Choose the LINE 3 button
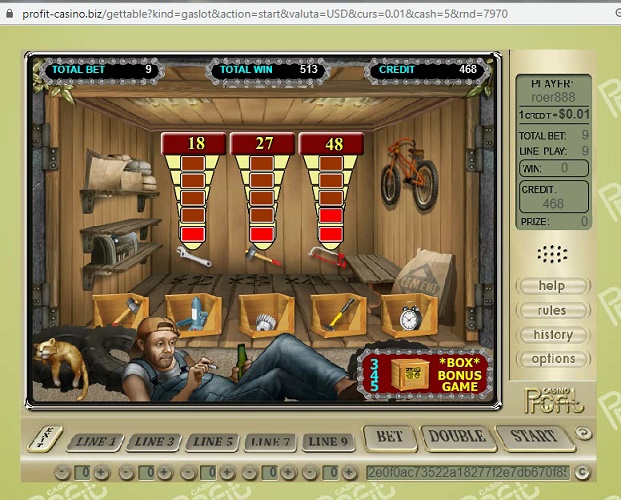 (155, 441)
